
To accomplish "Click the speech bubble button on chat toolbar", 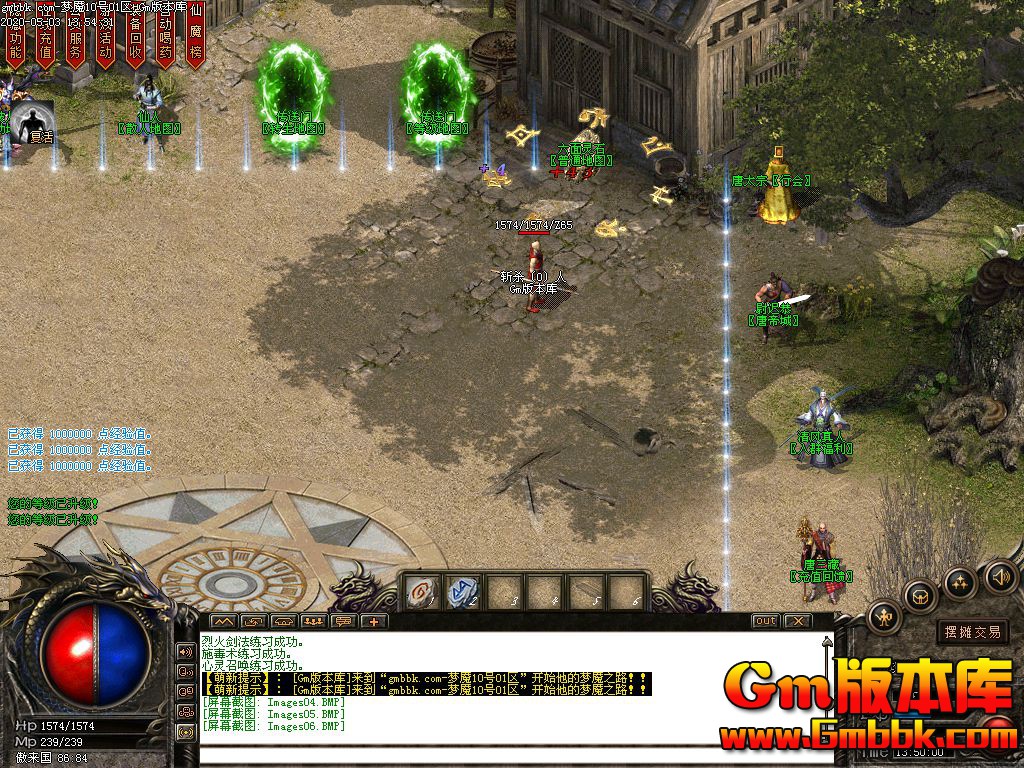I will pos(344,621).
